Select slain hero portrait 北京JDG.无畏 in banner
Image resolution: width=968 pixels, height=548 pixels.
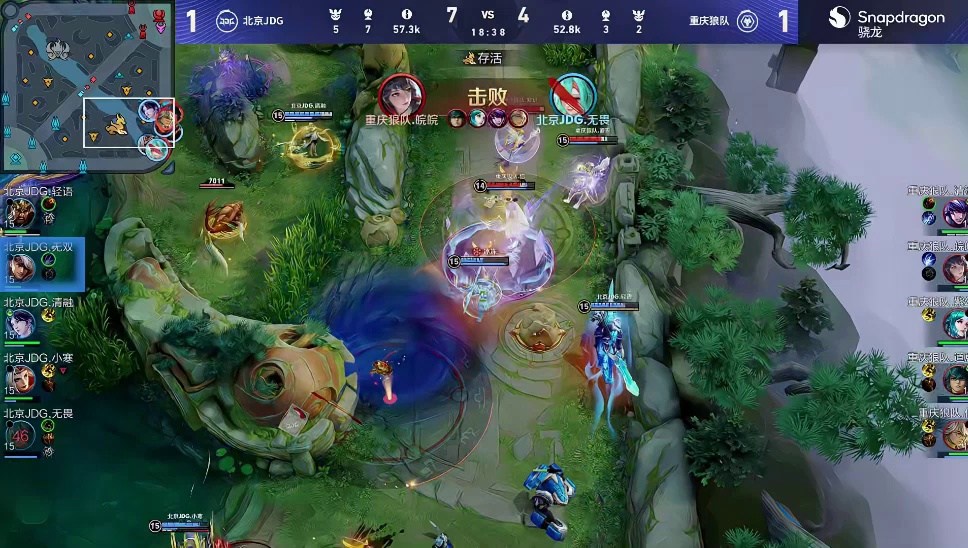pyautogui.click(x=573, y=95)
